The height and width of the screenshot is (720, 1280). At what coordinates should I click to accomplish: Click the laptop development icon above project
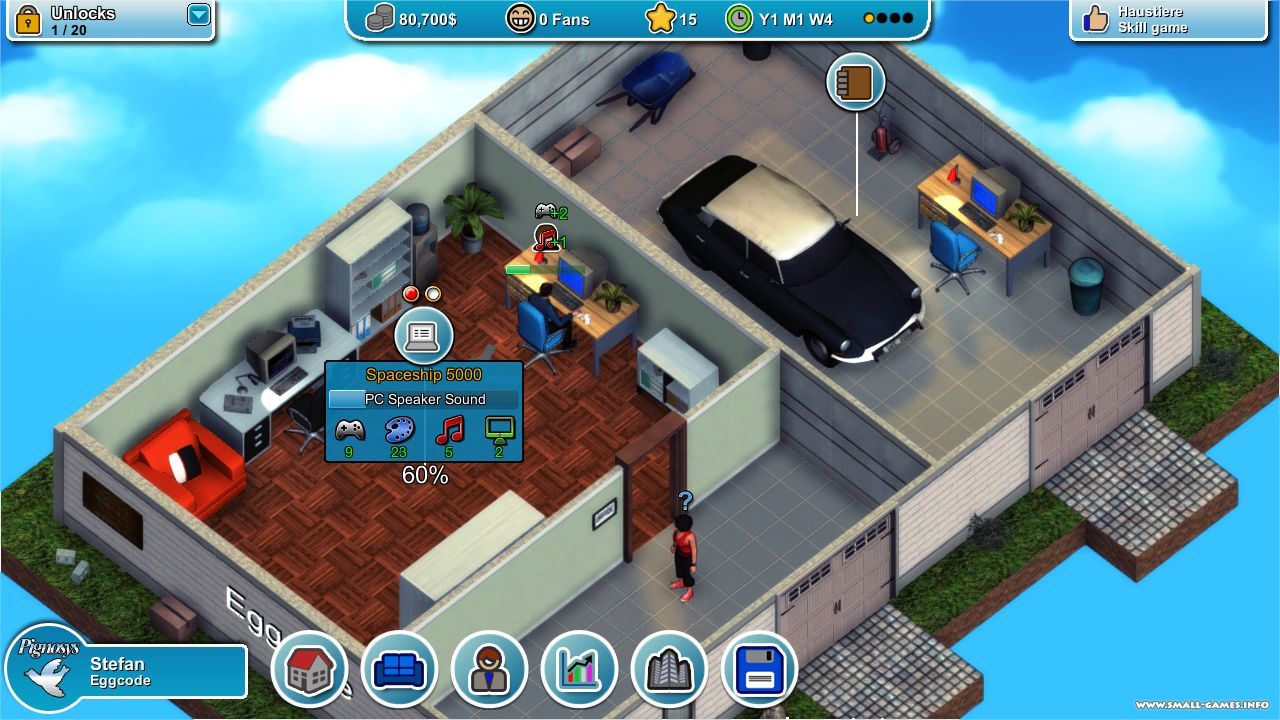[x=423, y=335]
